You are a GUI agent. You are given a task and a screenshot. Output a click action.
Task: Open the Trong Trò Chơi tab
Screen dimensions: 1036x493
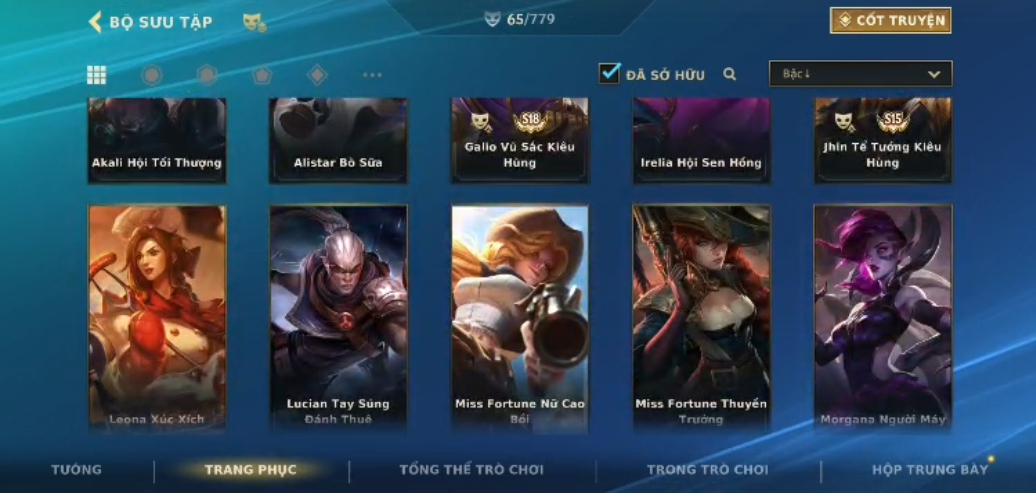(708, 470)
